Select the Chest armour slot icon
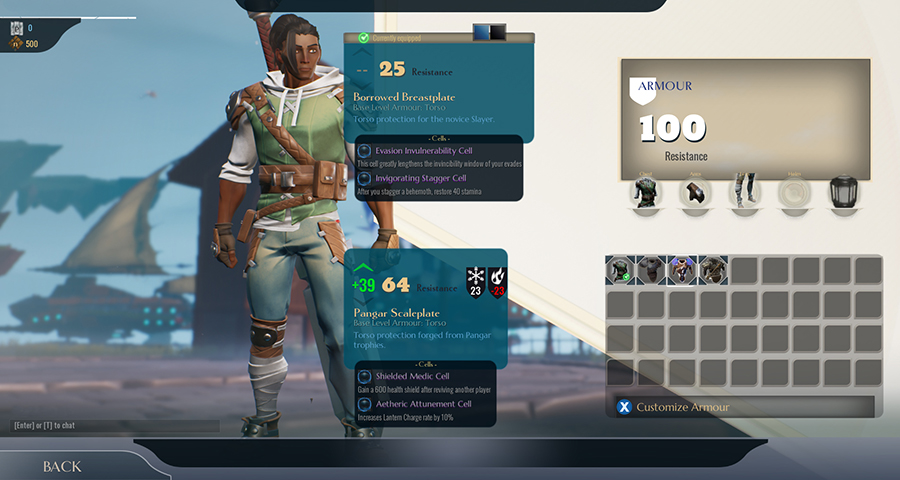 point(645,192)
